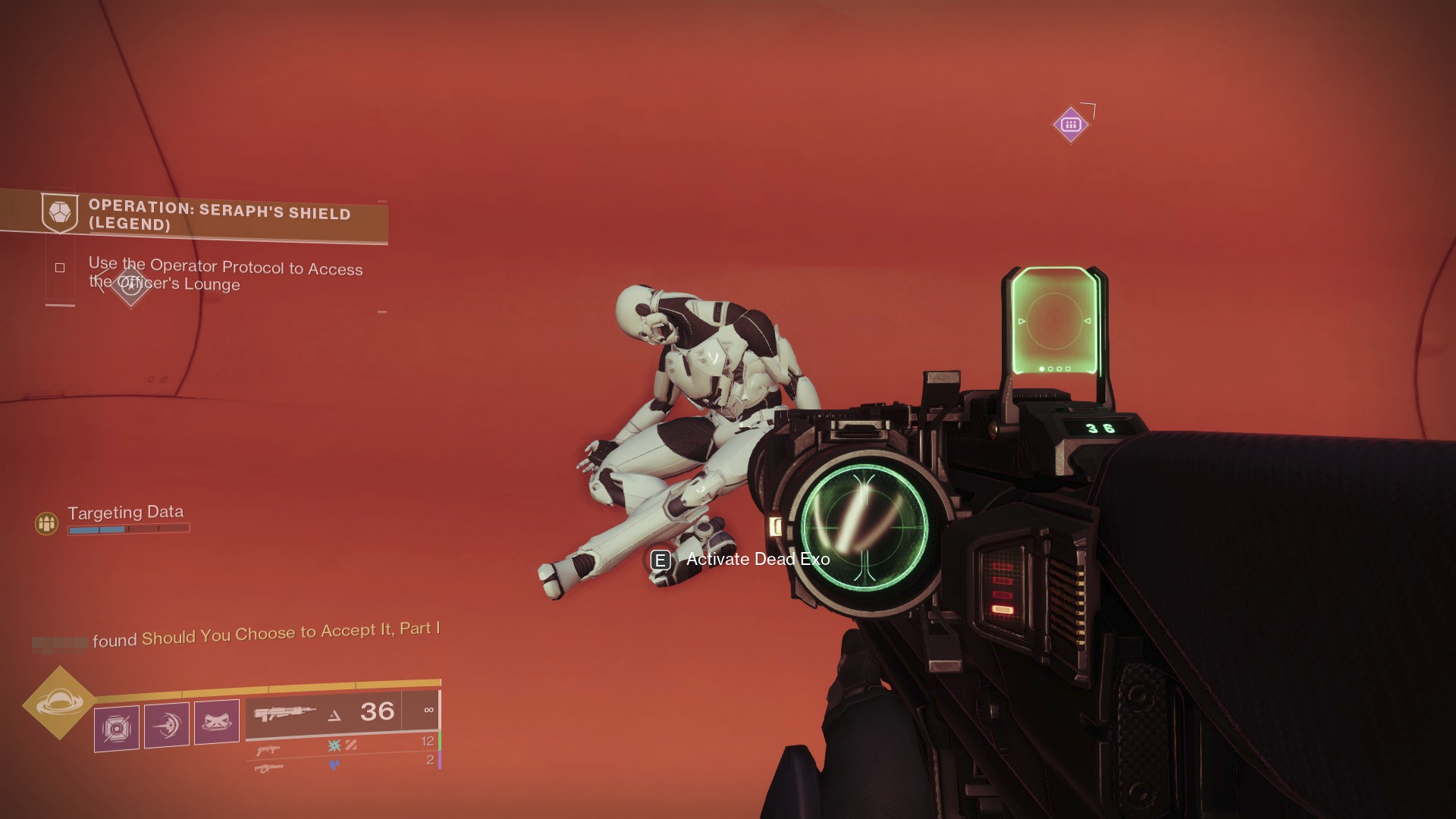Click the infinity reserve ammo indicator
Screen dimensions: 1456x819
coord(429,710)
